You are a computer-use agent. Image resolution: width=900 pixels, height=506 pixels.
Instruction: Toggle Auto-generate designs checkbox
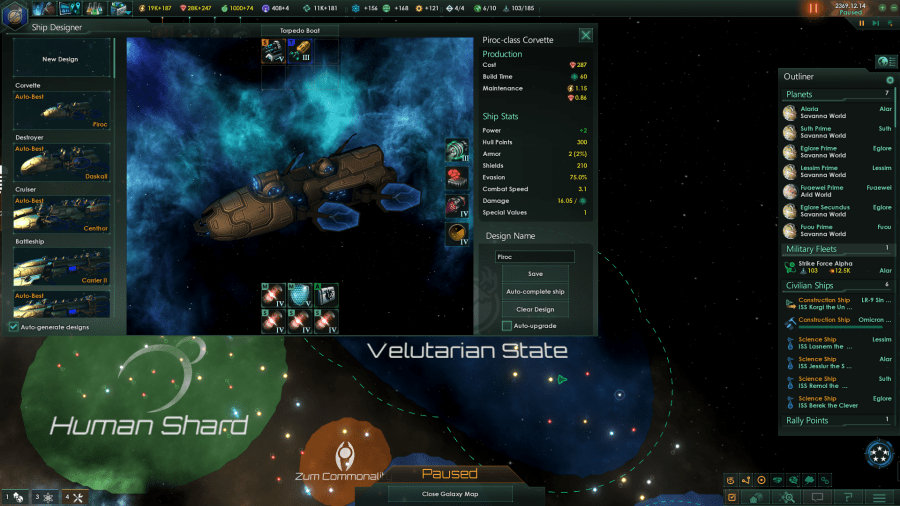[13, 327]
